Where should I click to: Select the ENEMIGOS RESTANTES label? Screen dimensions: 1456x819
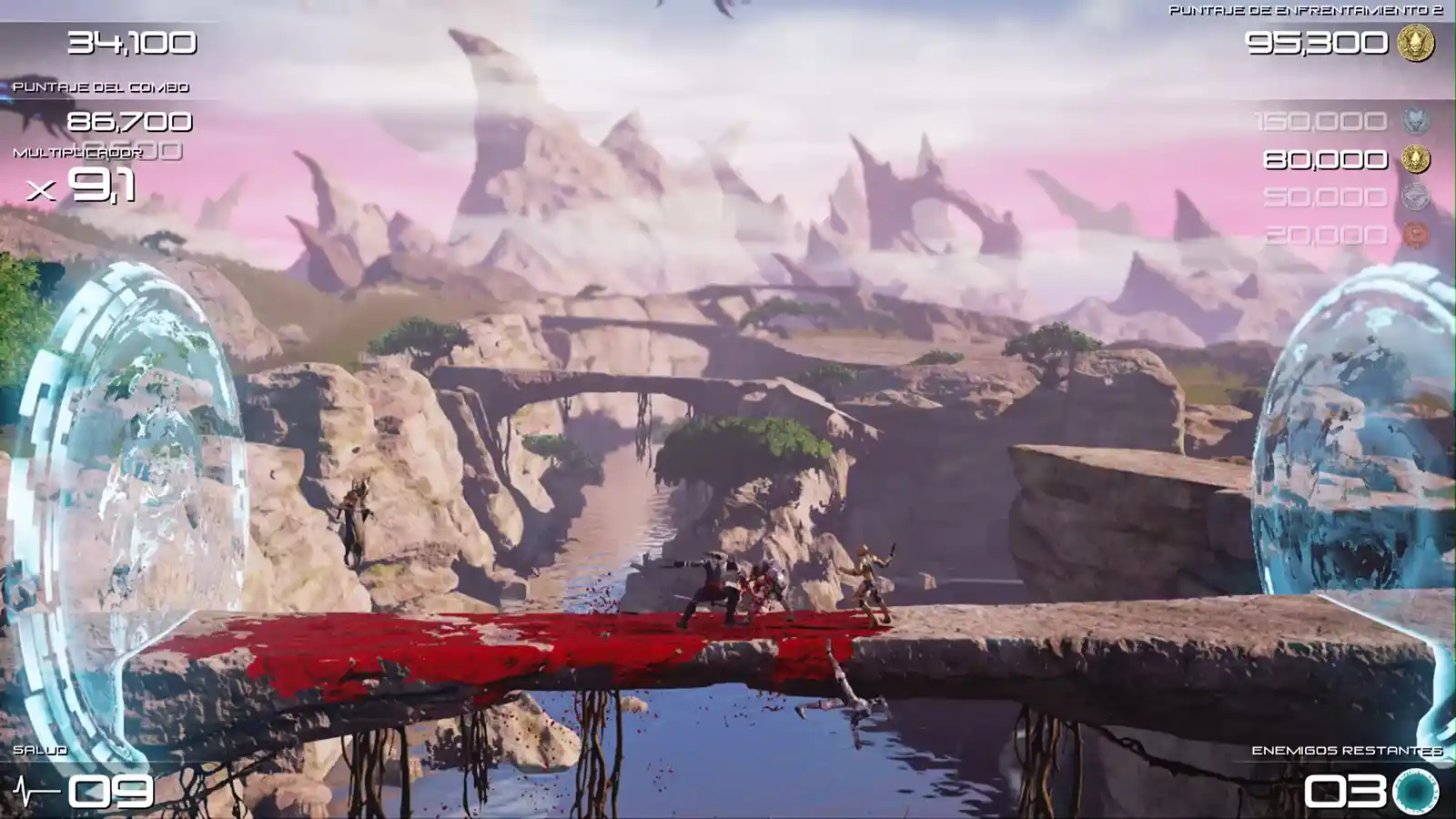coord(1347,753)
